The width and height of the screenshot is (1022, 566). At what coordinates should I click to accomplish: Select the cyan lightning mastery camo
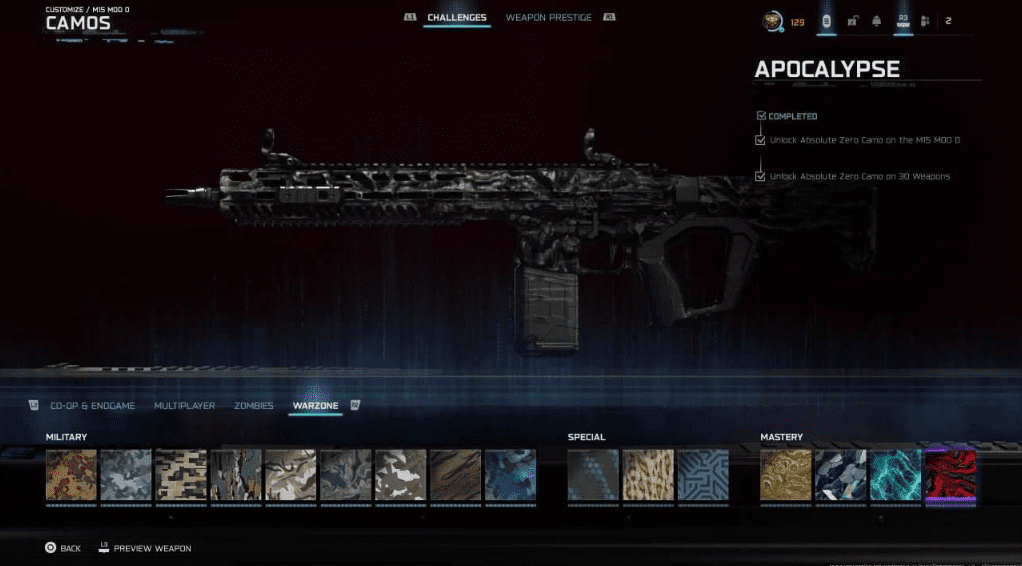coord(895,474)
